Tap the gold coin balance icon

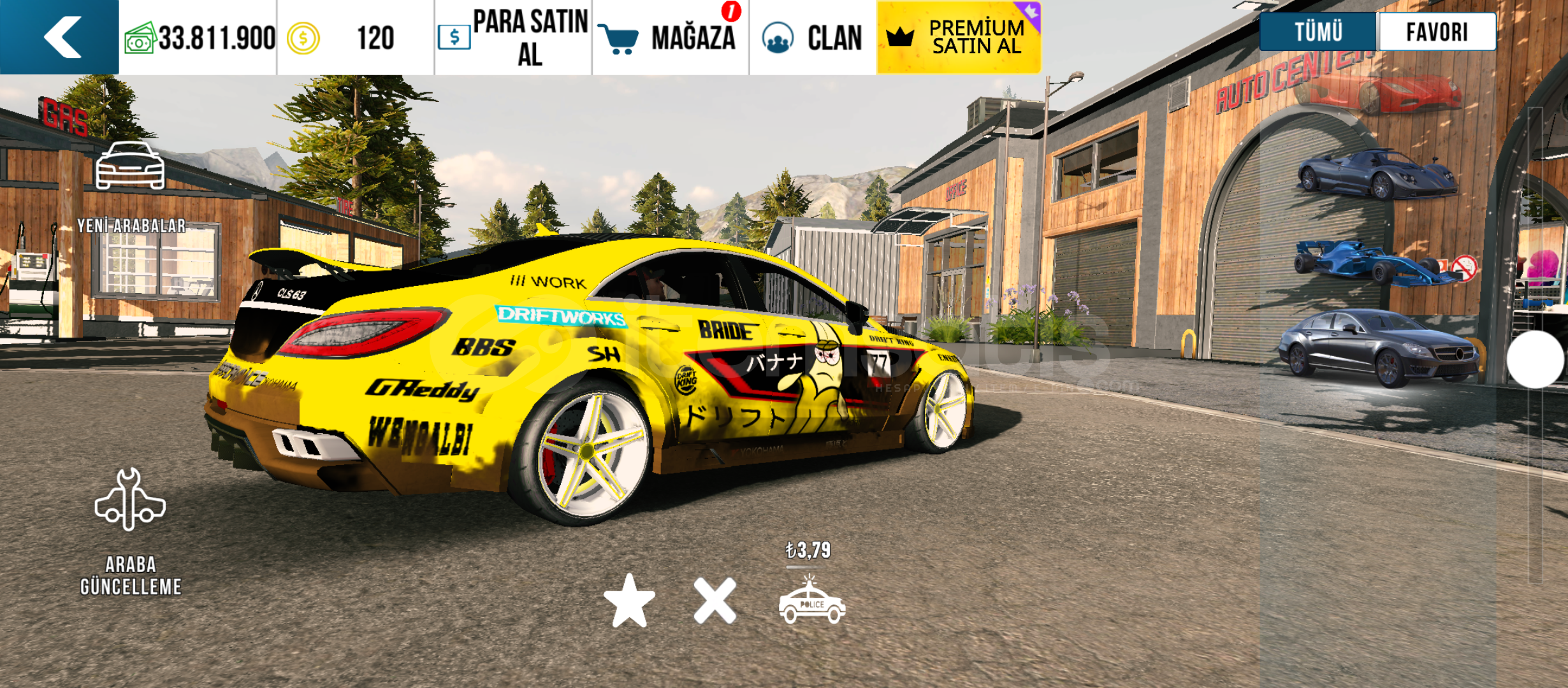[x=303, y=38]
